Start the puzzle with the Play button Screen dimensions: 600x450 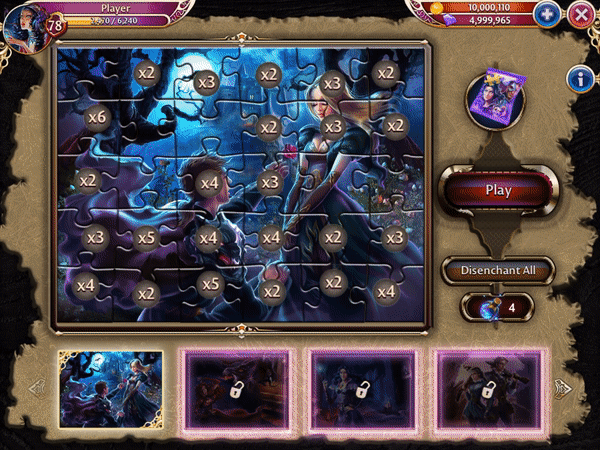point(498,189)
